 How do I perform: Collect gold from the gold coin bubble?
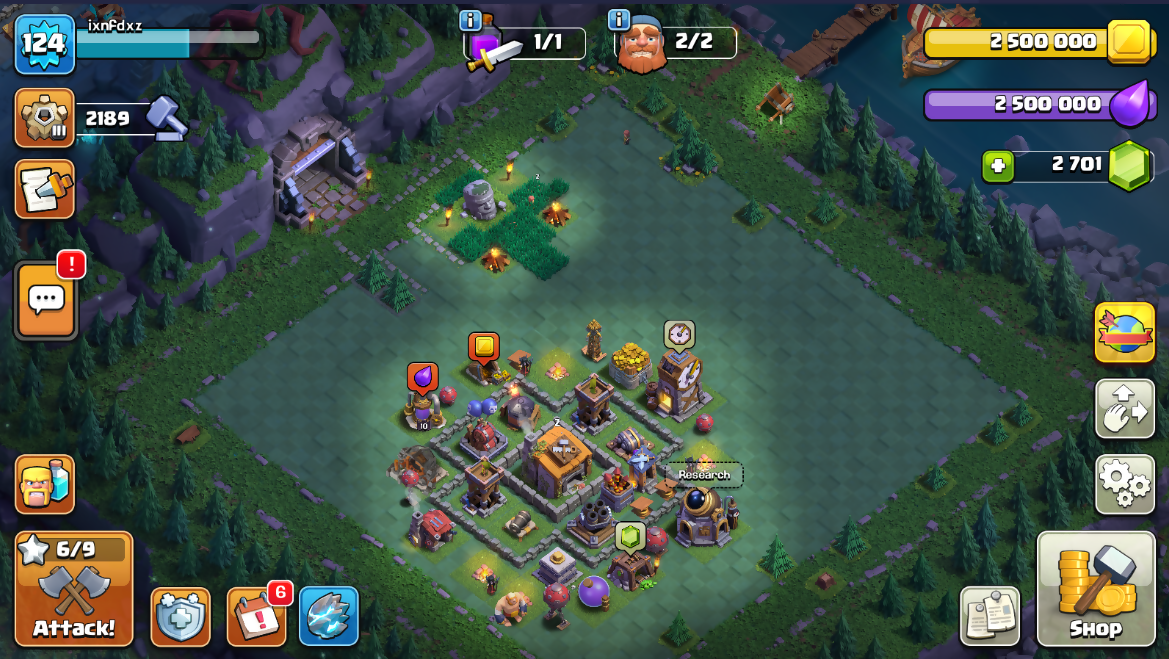[484, 347]
